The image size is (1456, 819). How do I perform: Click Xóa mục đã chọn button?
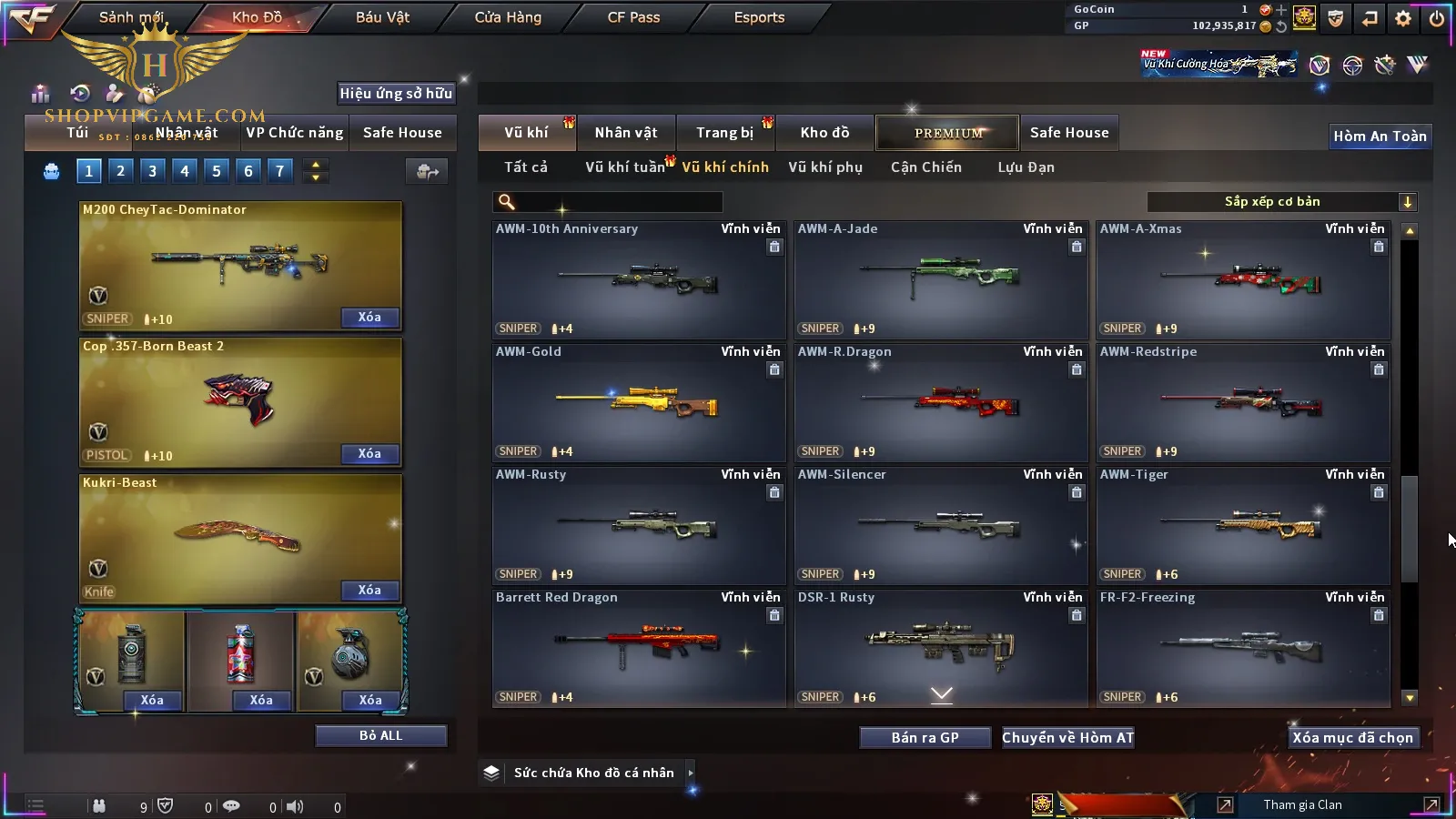tap(1353, 738)
